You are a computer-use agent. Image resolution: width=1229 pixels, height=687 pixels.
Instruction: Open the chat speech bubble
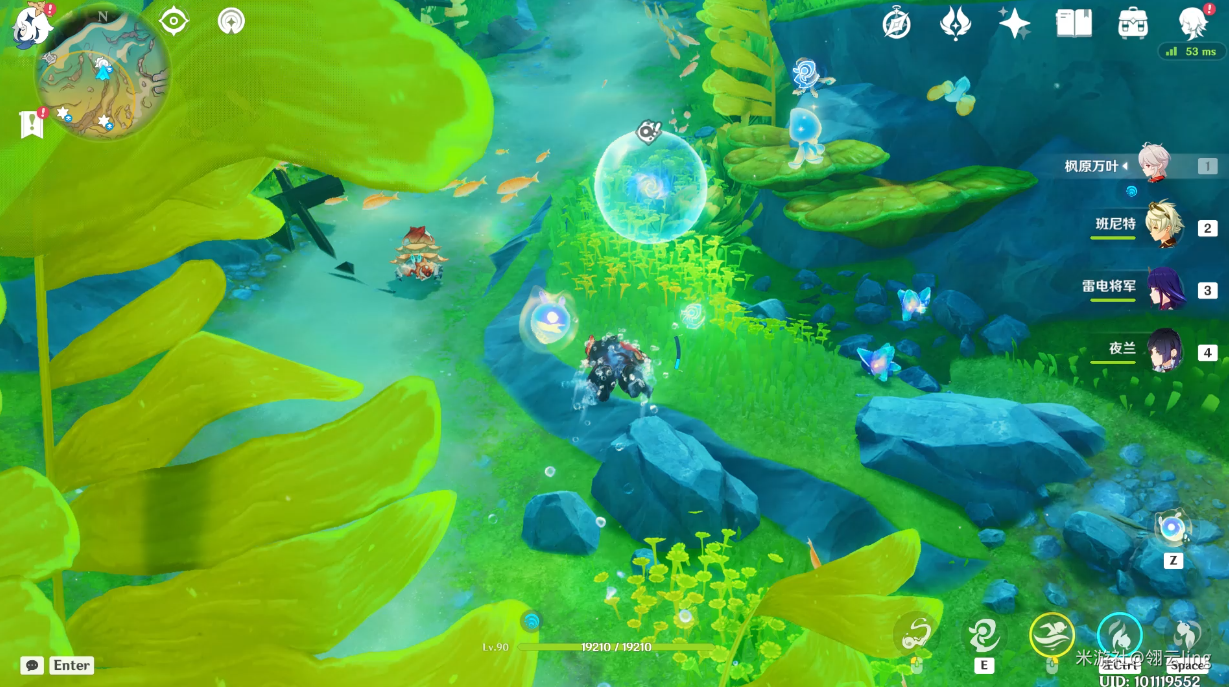coord(31,665)
